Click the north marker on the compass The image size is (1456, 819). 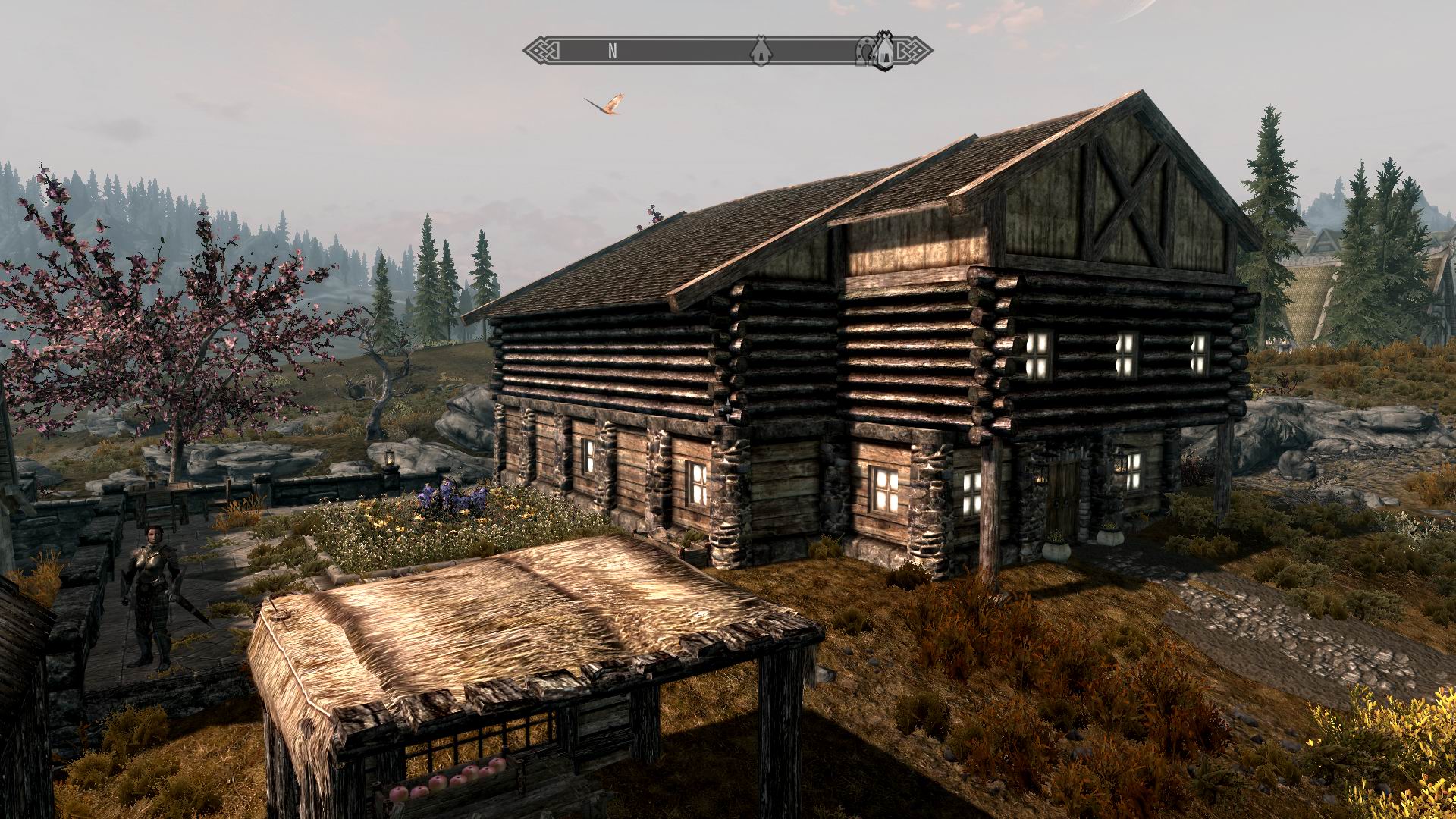coord(612,52)
